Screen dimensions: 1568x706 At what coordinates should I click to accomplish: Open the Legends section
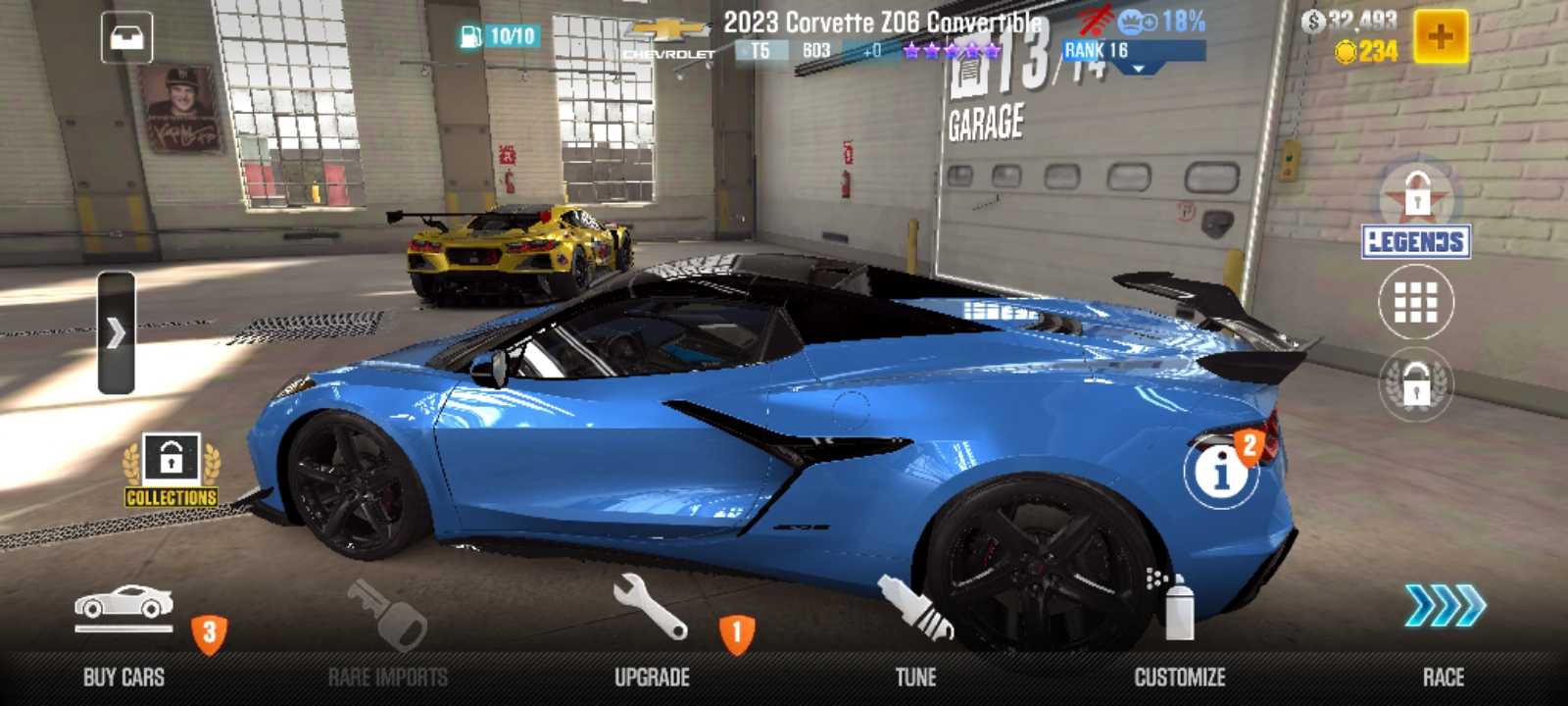(1416, 216)
